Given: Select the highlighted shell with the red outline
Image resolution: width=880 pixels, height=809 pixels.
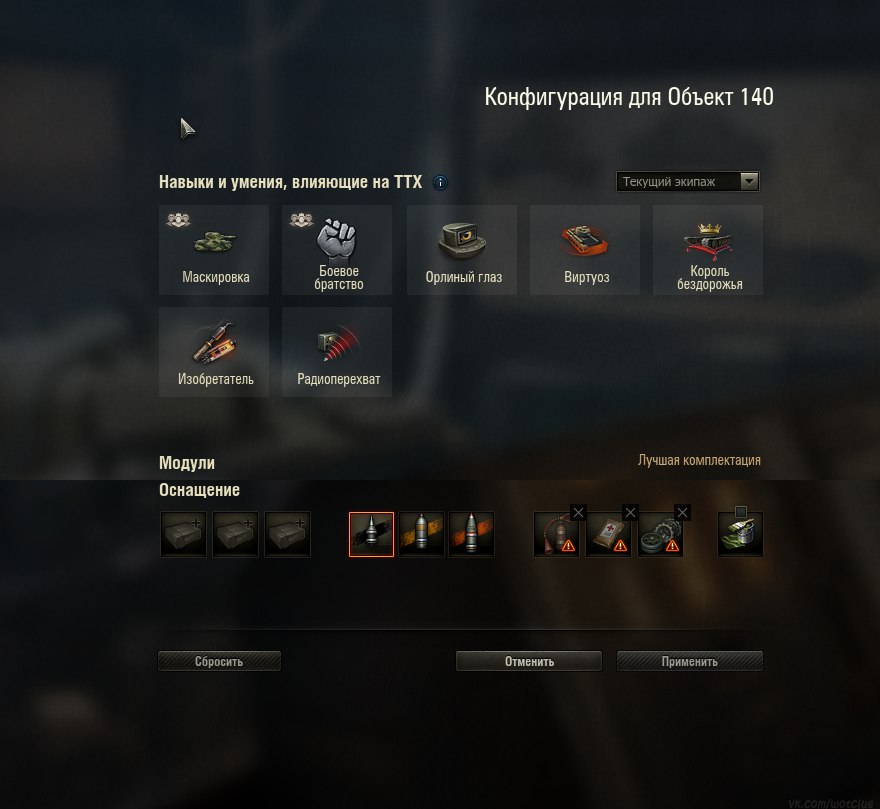Looking at the screenshot, I should click(371, 534).
